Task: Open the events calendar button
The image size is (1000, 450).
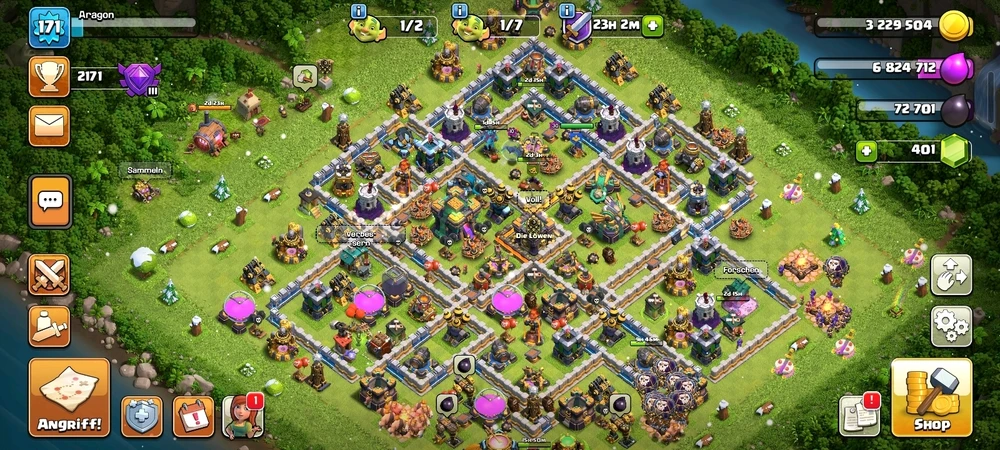Action: click(x=192, y=416)
